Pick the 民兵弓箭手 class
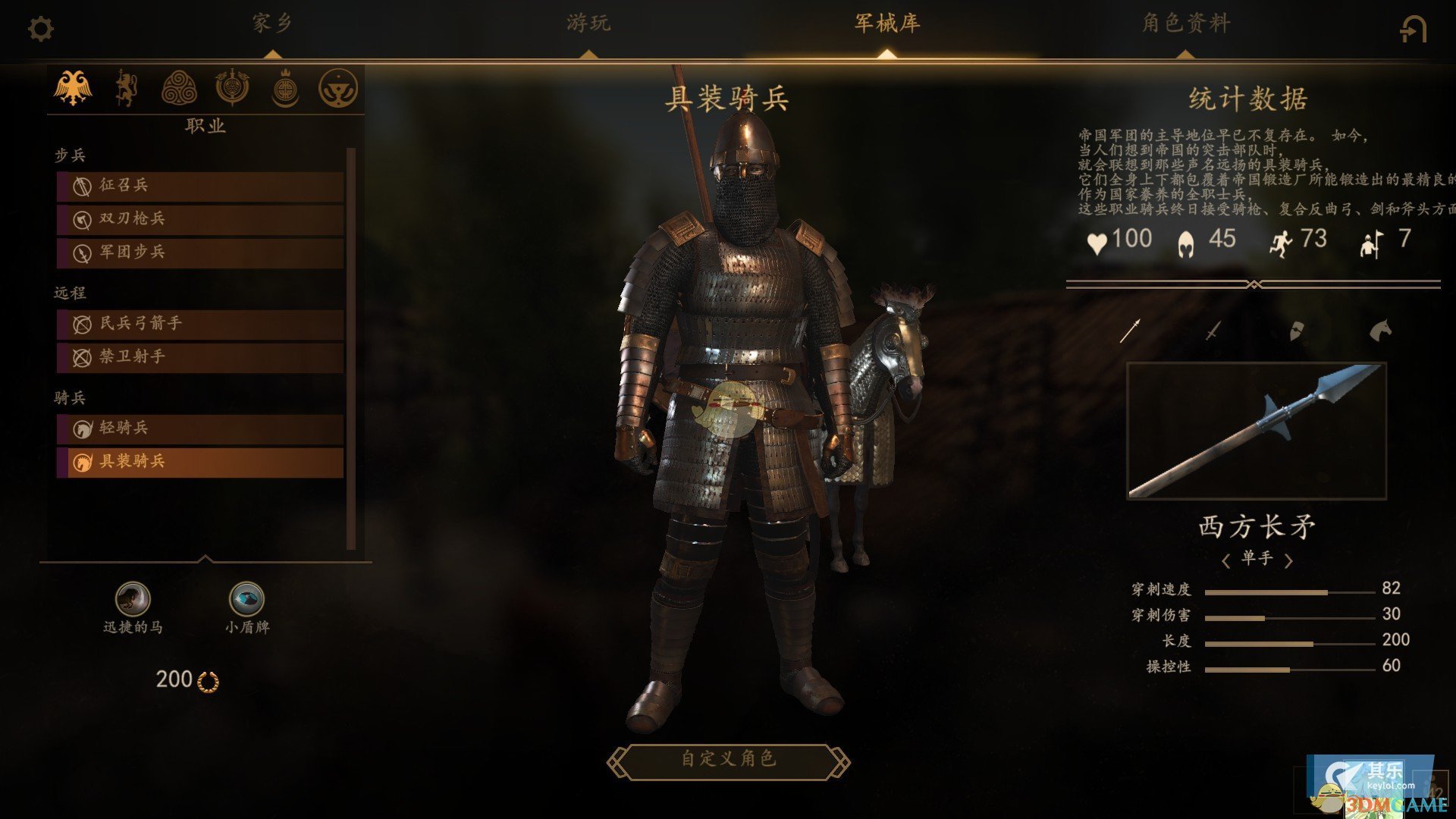Image resolution: width=1456 pixels, height=819 pixels. coord(200,324)
